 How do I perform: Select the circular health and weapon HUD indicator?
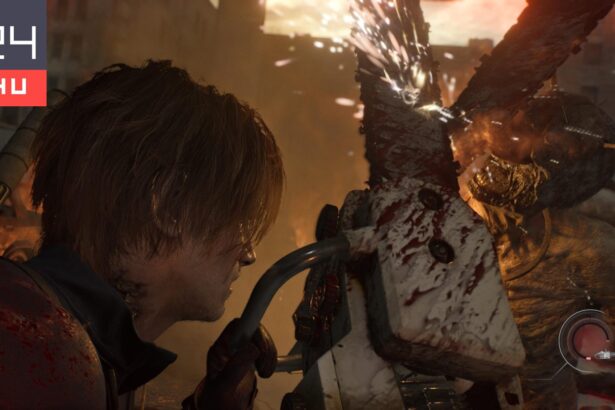(587, 339)
